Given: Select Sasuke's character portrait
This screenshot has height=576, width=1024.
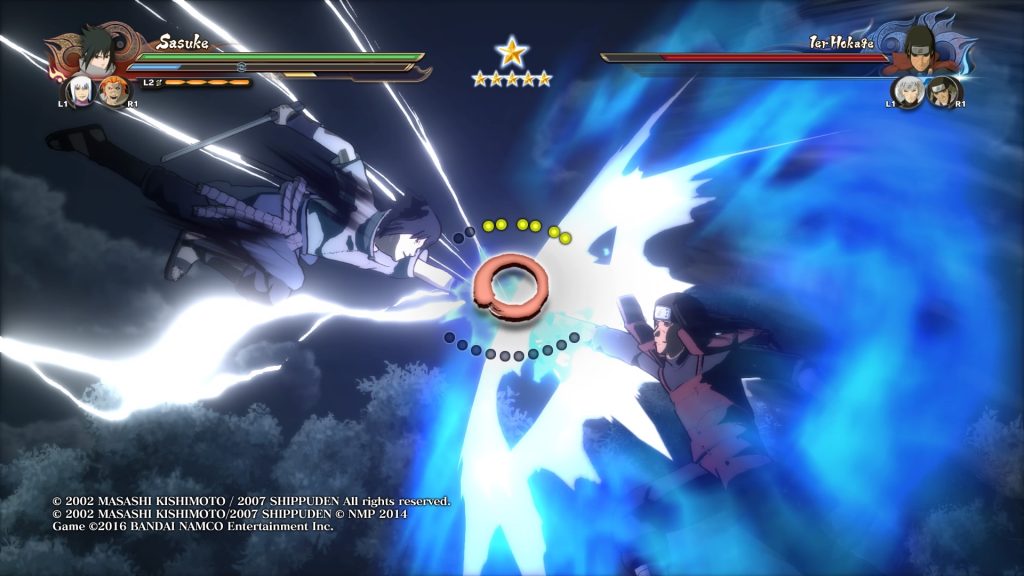Looking at the screenshot, I should click(x=98, y=51).
